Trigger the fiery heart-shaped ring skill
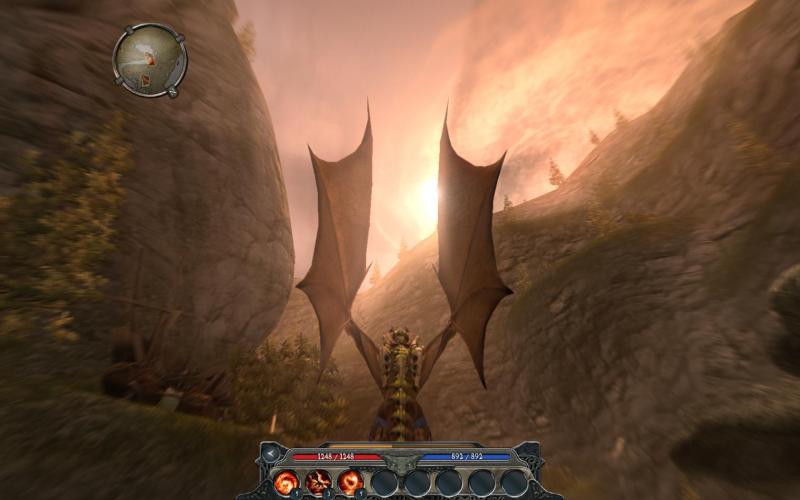 (x=351, y=482)
